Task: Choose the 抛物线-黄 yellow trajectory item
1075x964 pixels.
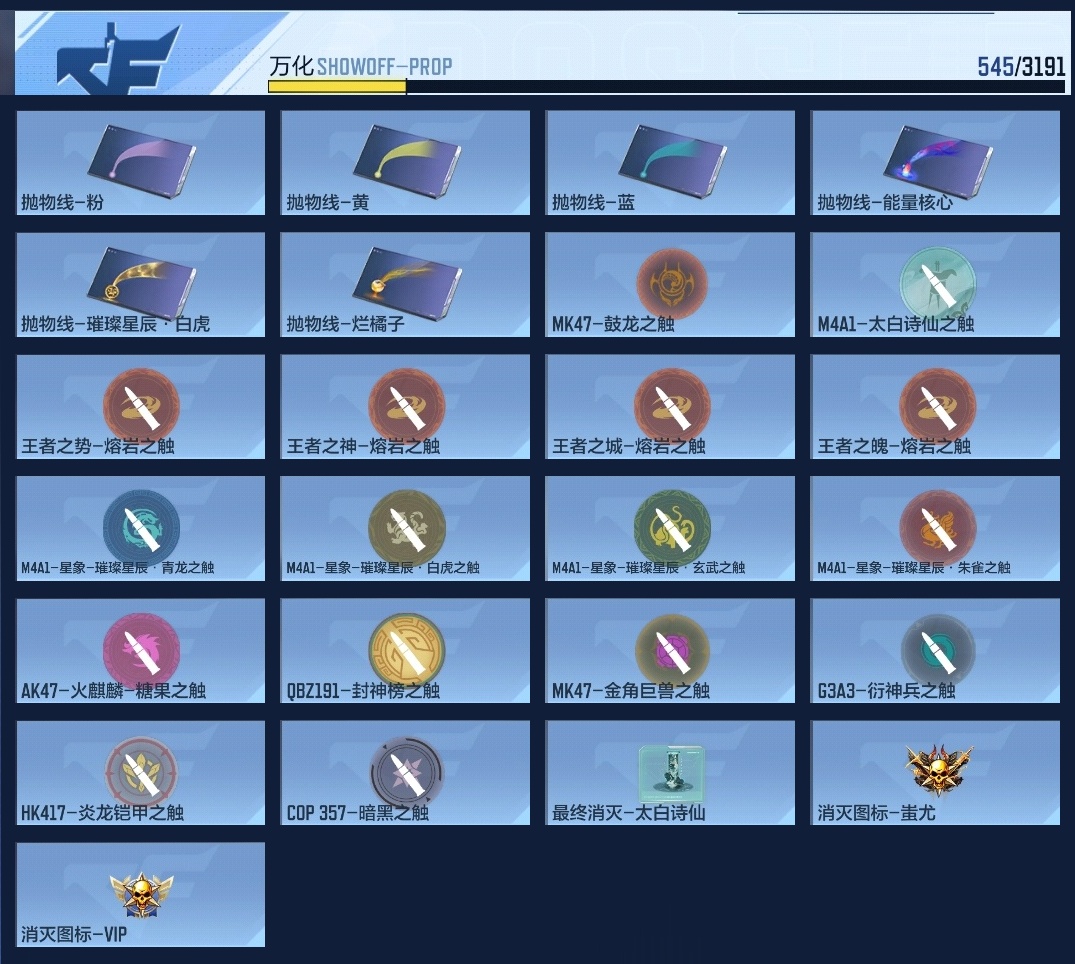Action: (x=405, y=162)
